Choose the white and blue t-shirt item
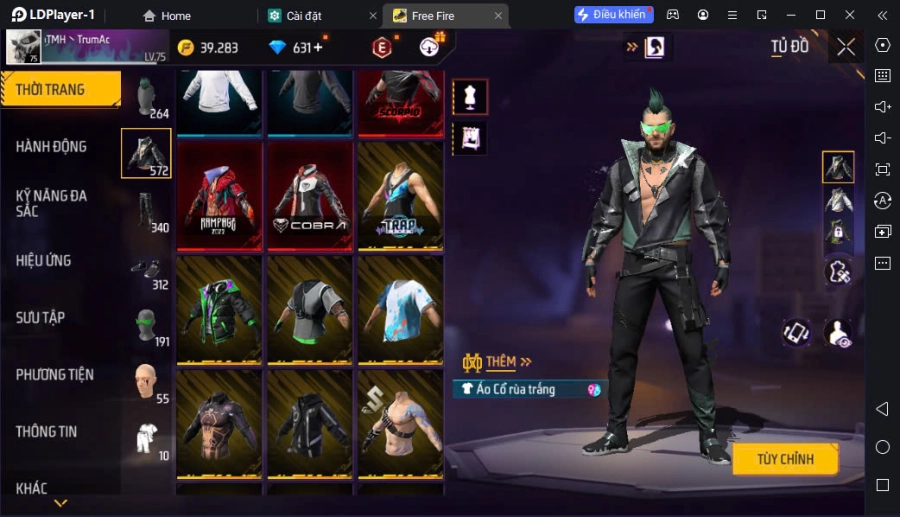 point(400,310)
